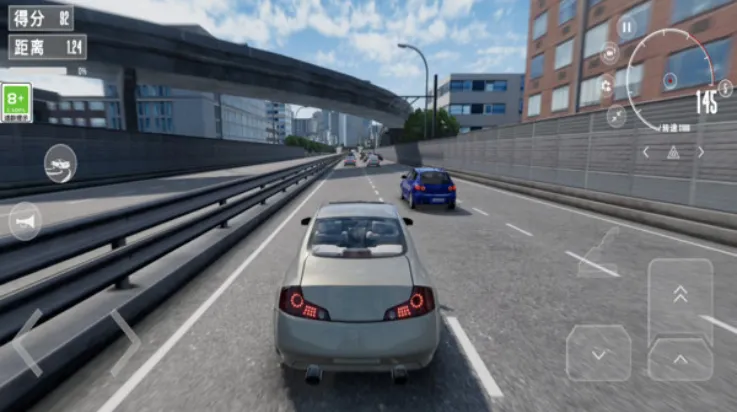Image resolution: width=737 pixels, height=412 pixels.
Task: Activate the left turn signal arrow
Action: click(646, 152)
